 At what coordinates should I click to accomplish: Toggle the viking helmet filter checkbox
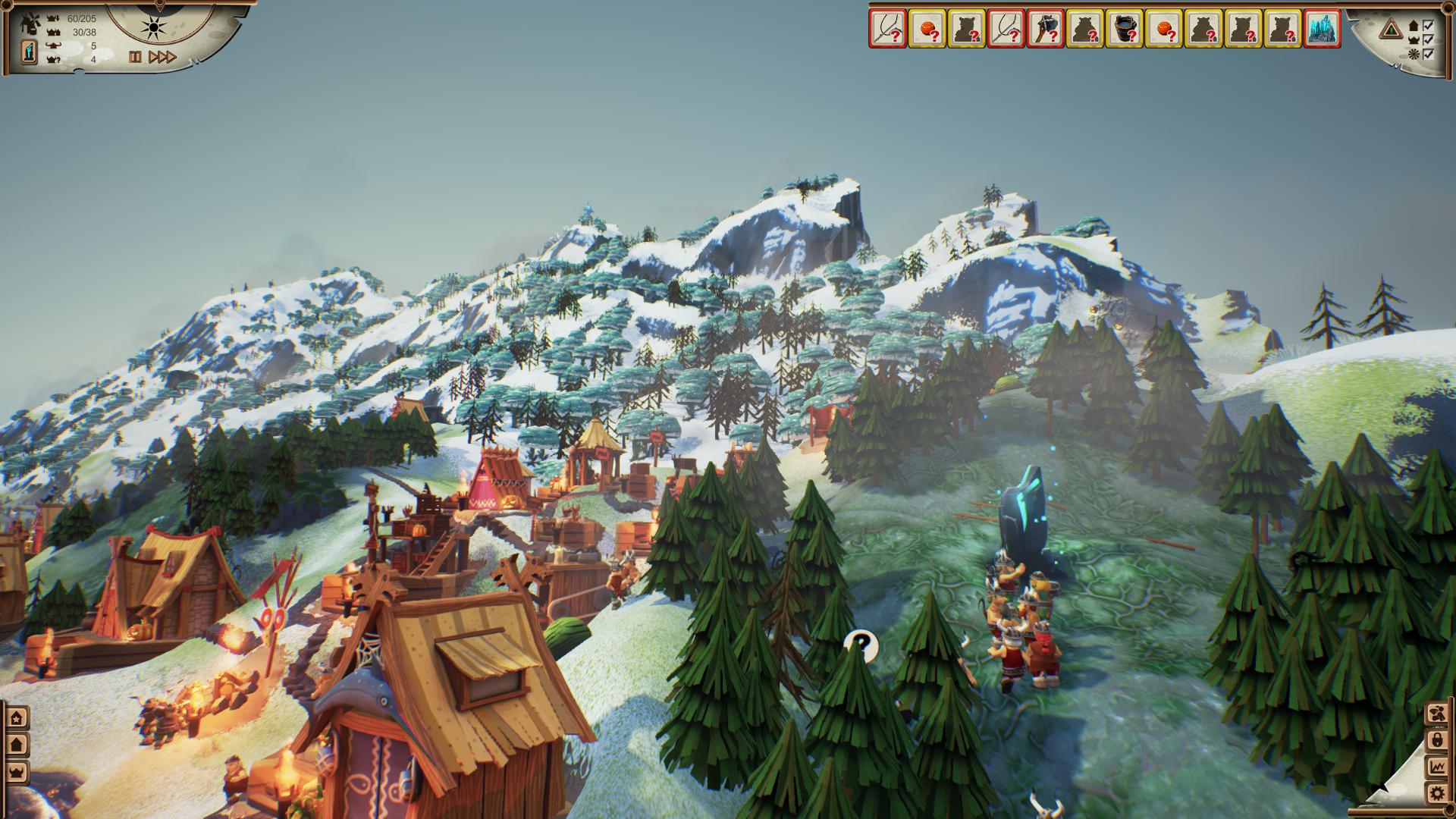point(1428,39)
